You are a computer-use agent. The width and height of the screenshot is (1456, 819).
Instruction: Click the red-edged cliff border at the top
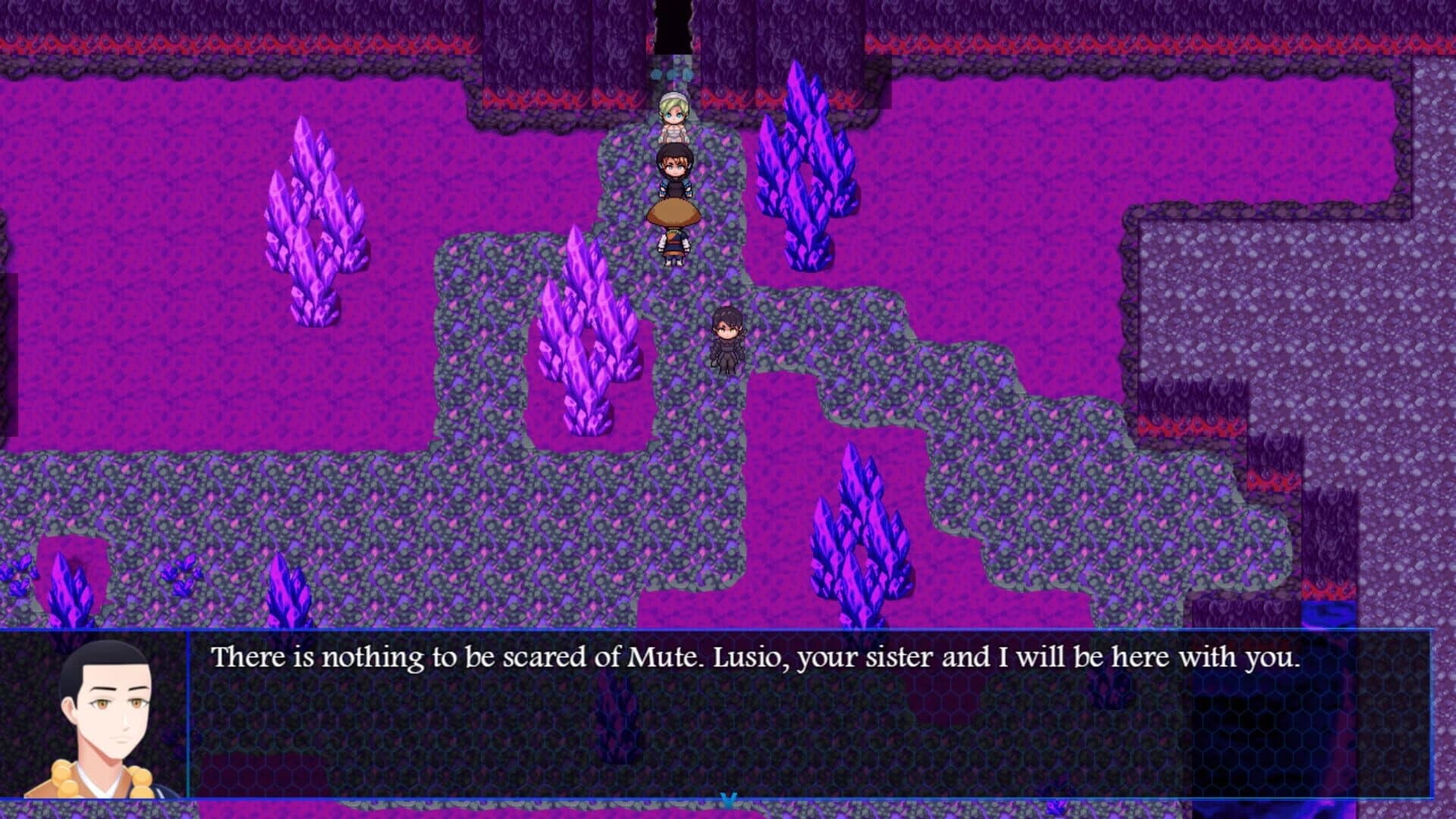click(x=303, y=42)
